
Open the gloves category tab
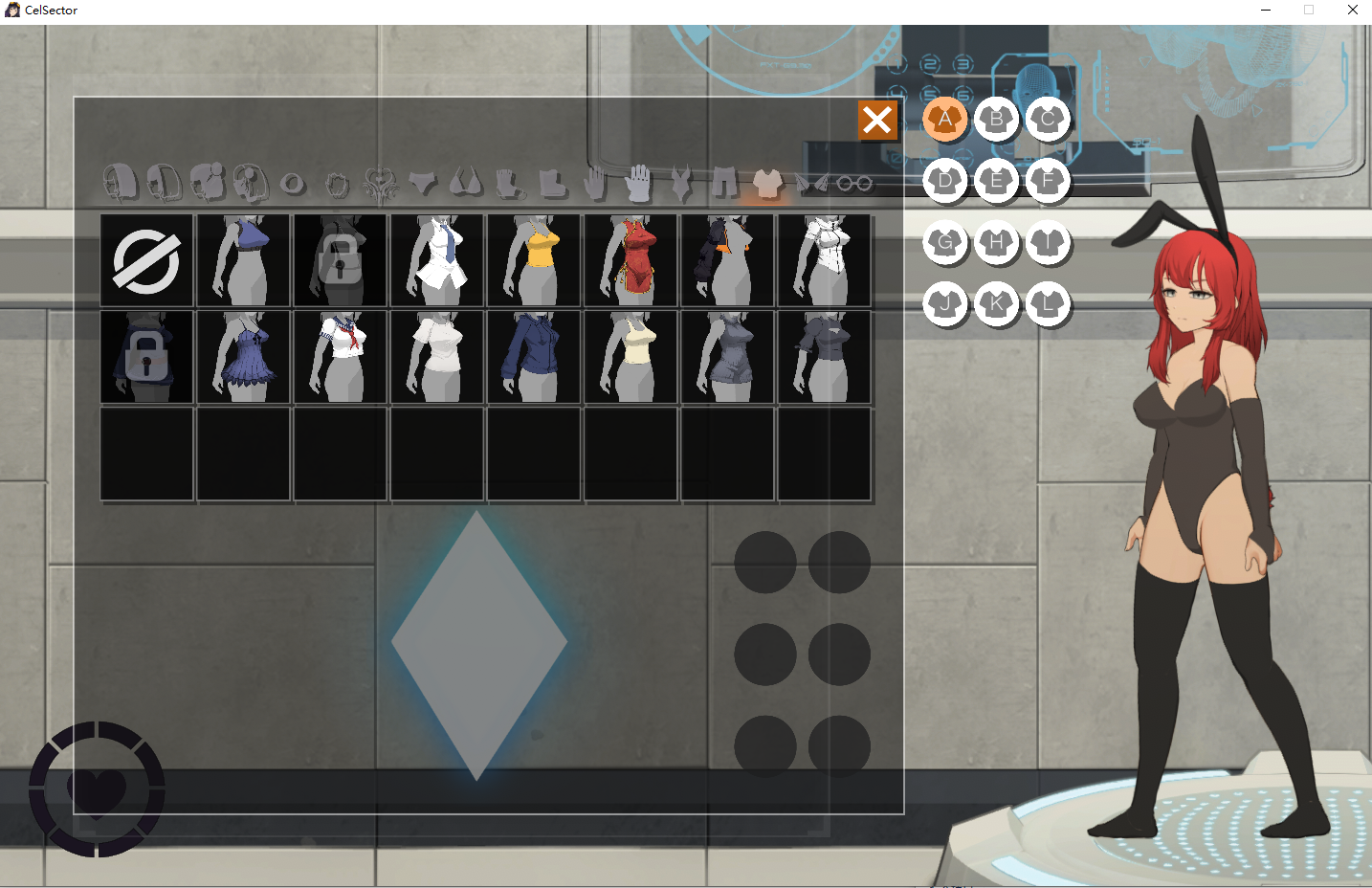point(638,182)
